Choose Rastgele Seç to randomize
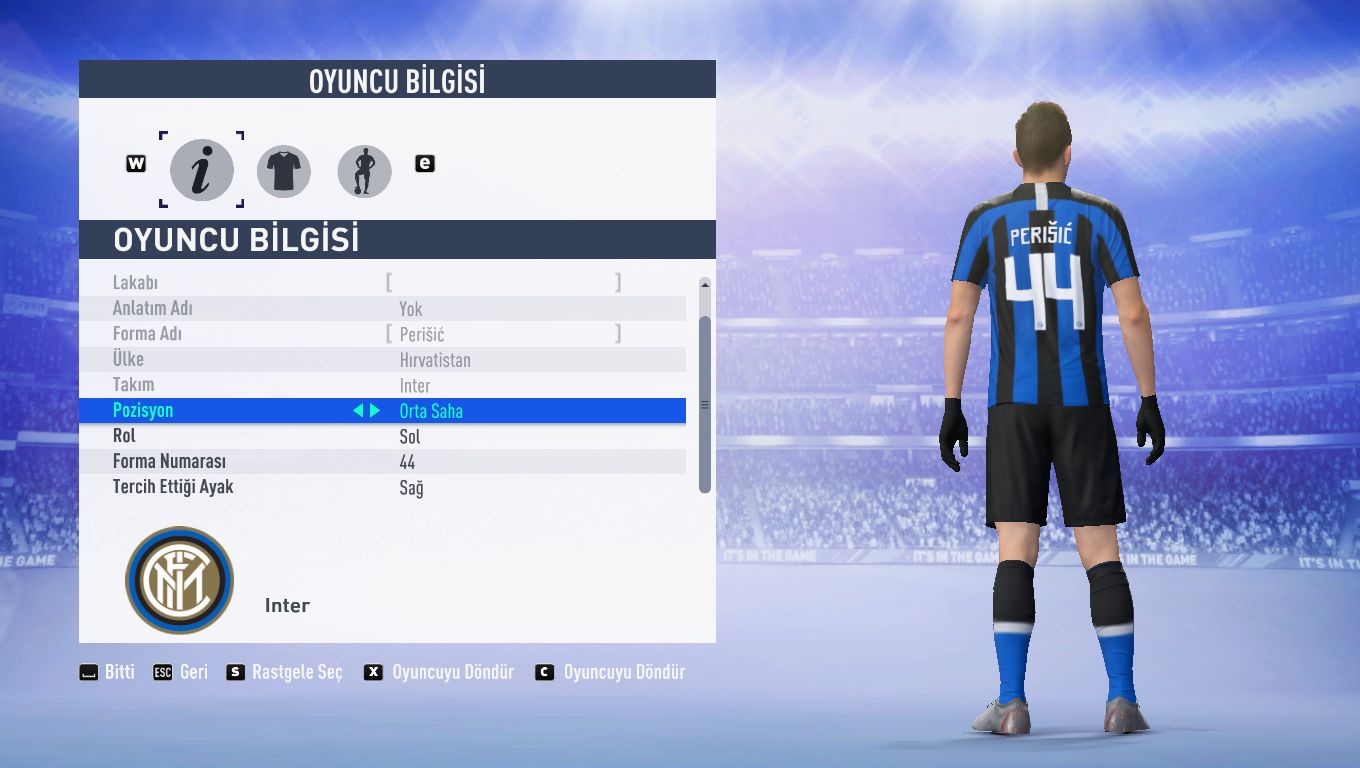 pyautogui.click(x=285, y=672)
